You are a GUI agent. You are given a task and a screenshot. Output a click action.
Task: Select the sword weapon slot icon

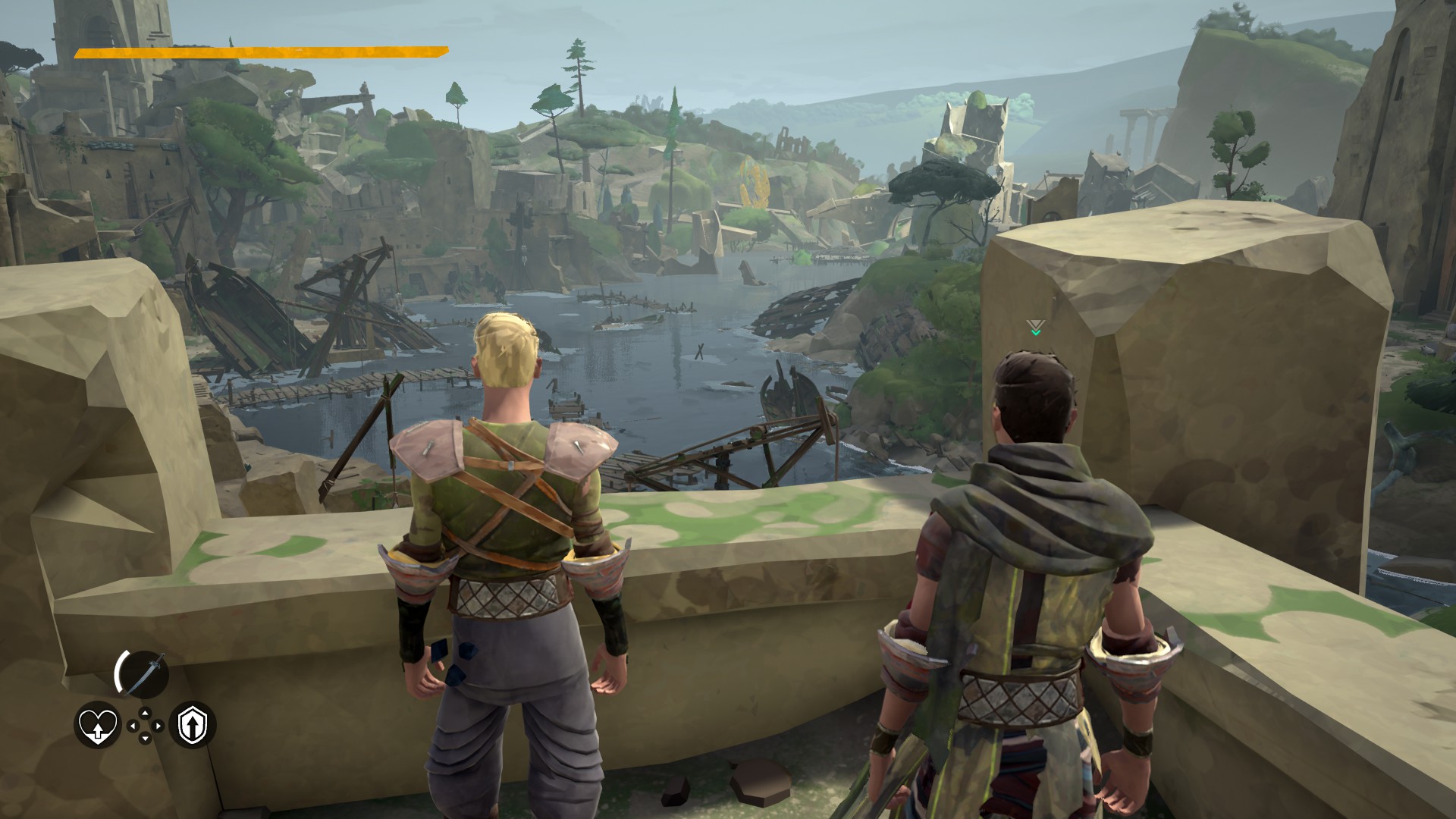(x=146, y=673)
